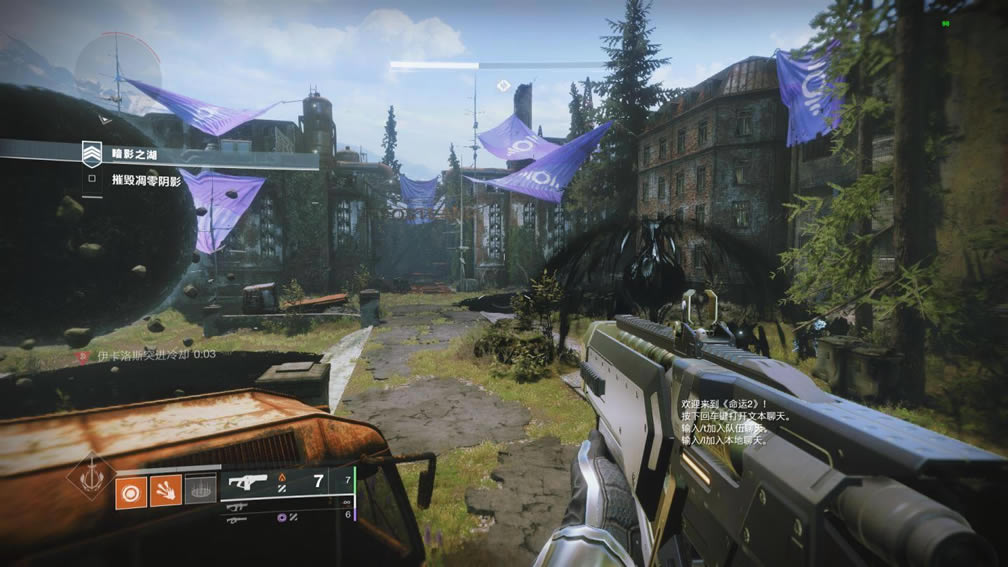Select the grey class ability icon
Image resolution: width=1008 pixels, height=567 pixels.
click(x=201, y=490)
